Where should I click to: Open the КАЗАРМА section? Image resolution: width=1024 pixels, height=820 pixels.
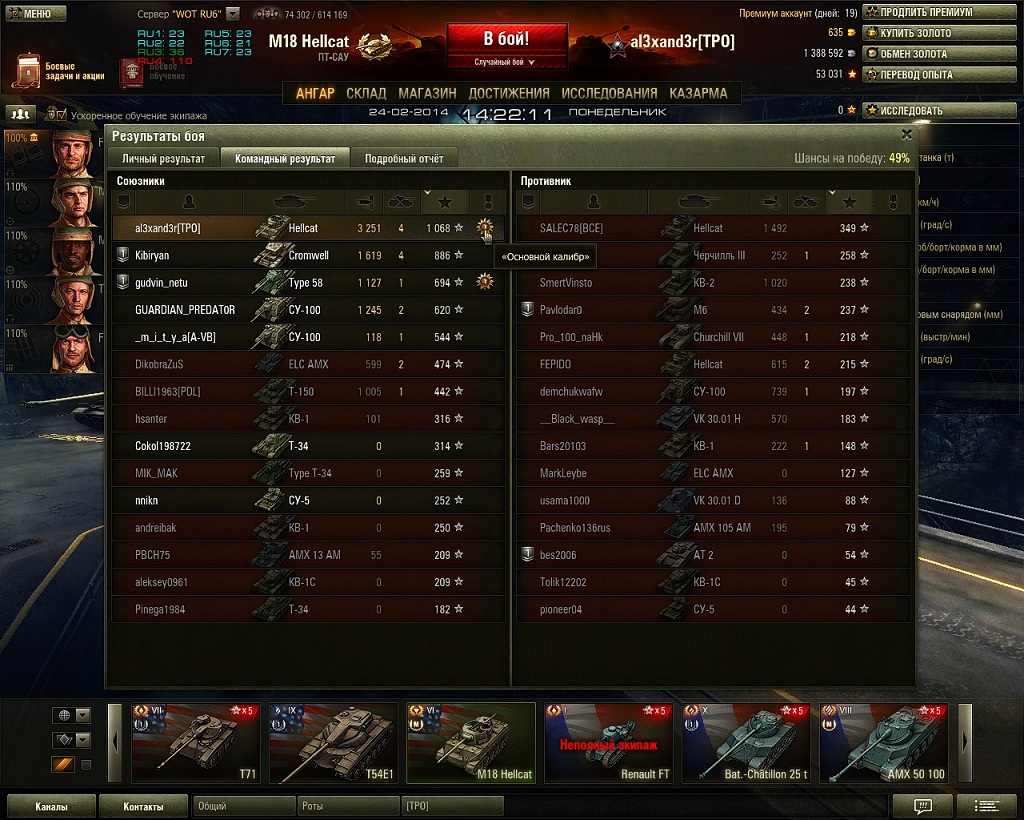tap(698, 93)
